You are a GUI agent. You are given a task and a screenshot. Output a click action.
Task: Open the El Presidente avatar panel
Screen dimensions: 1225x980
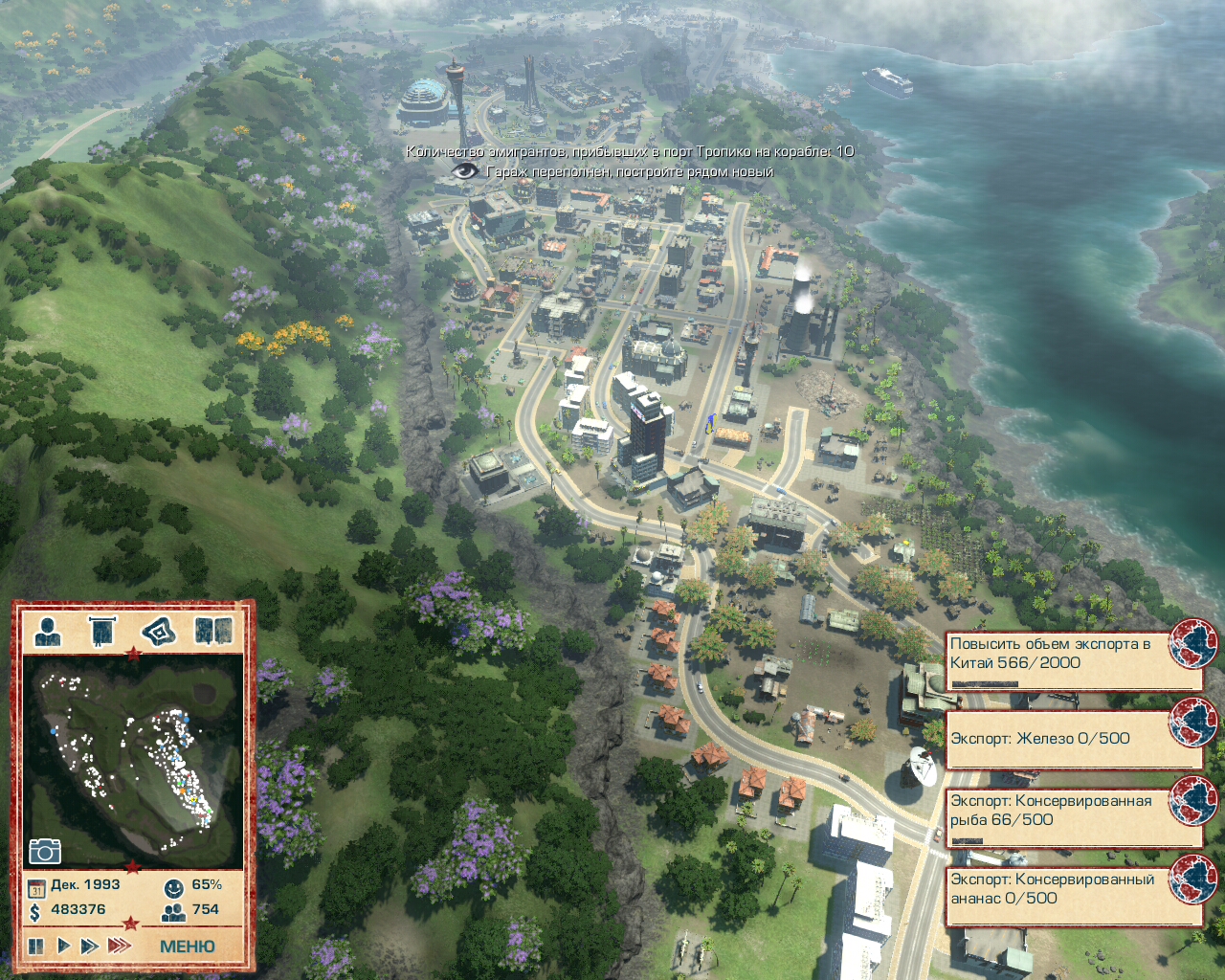[48, 632]
